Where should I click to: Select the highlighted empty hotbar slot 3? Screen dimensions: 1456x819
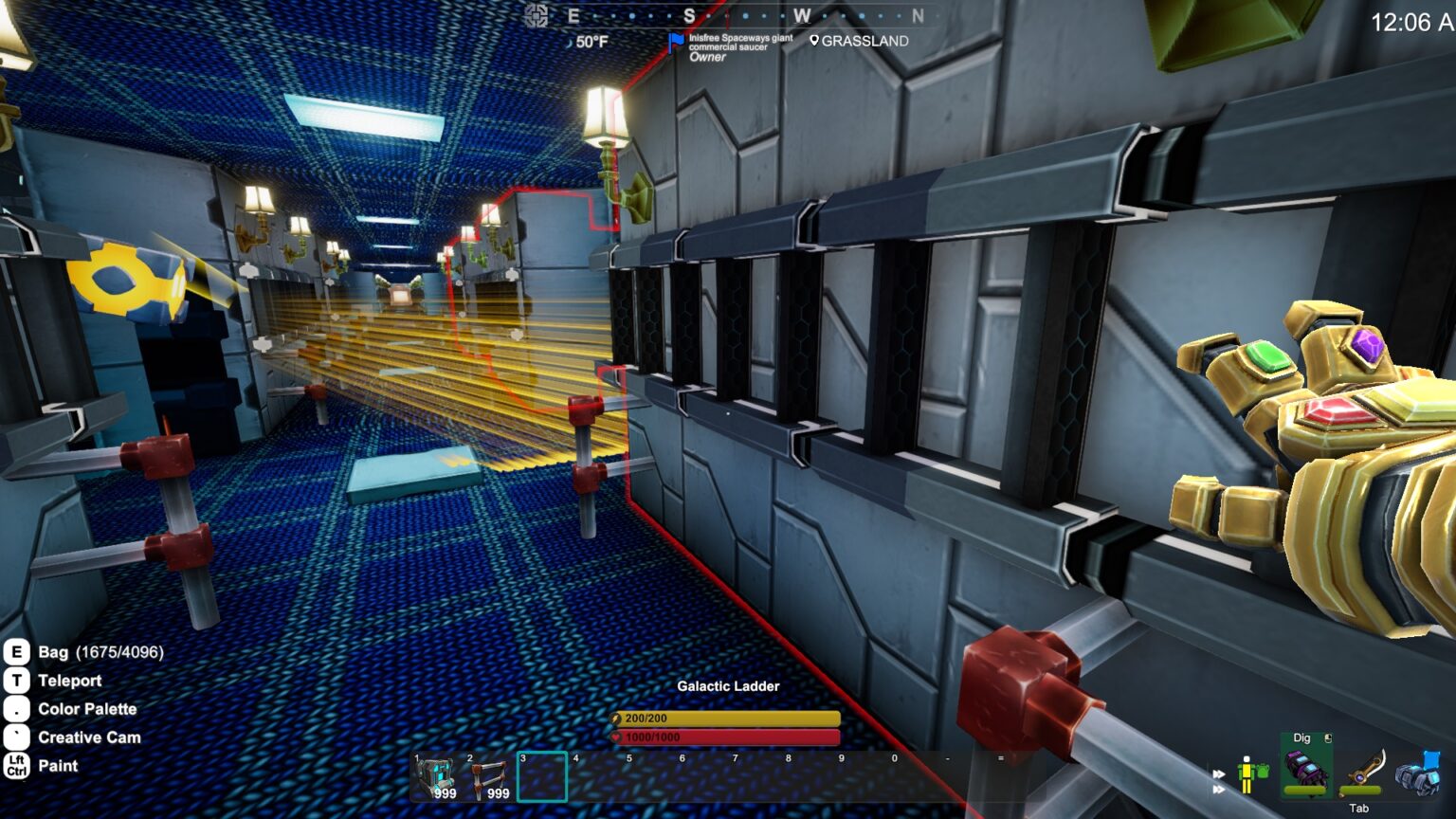click(542, 777)
